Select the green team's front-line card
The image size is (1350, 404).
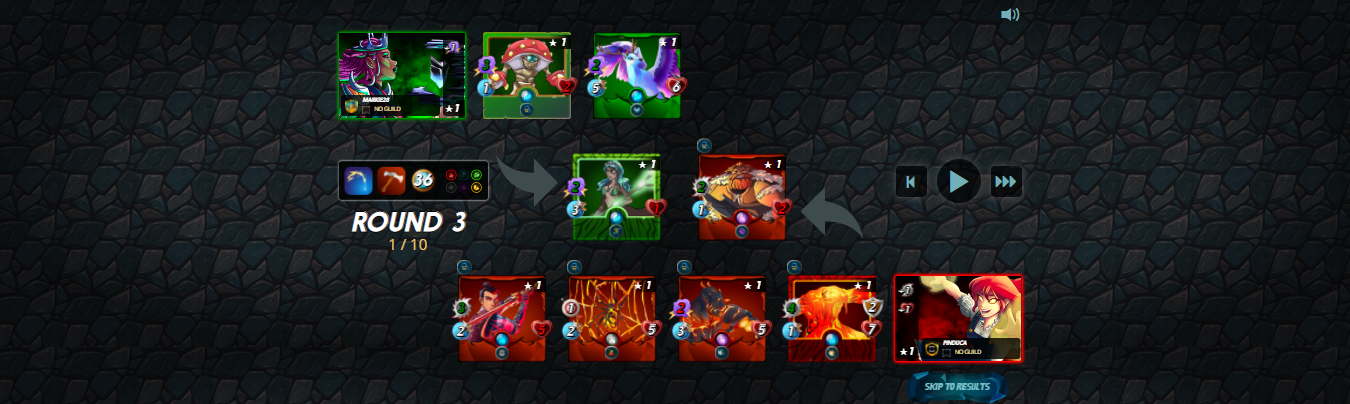pyautogui.click(x=616, y=197)
